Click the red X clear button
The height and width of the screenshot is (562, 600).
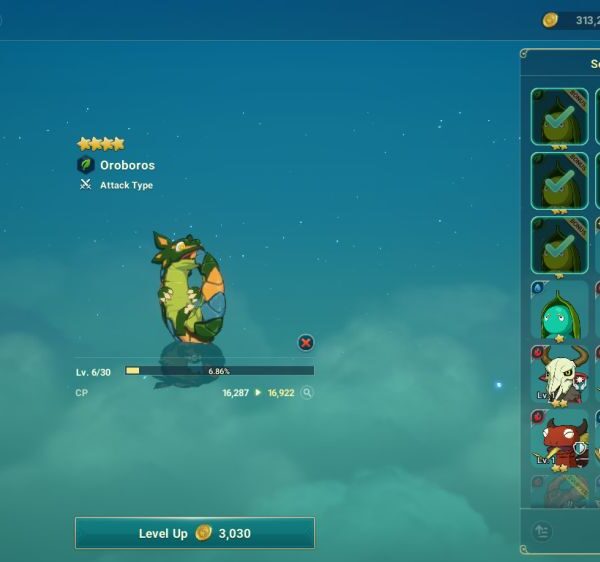tap(306, 343)
